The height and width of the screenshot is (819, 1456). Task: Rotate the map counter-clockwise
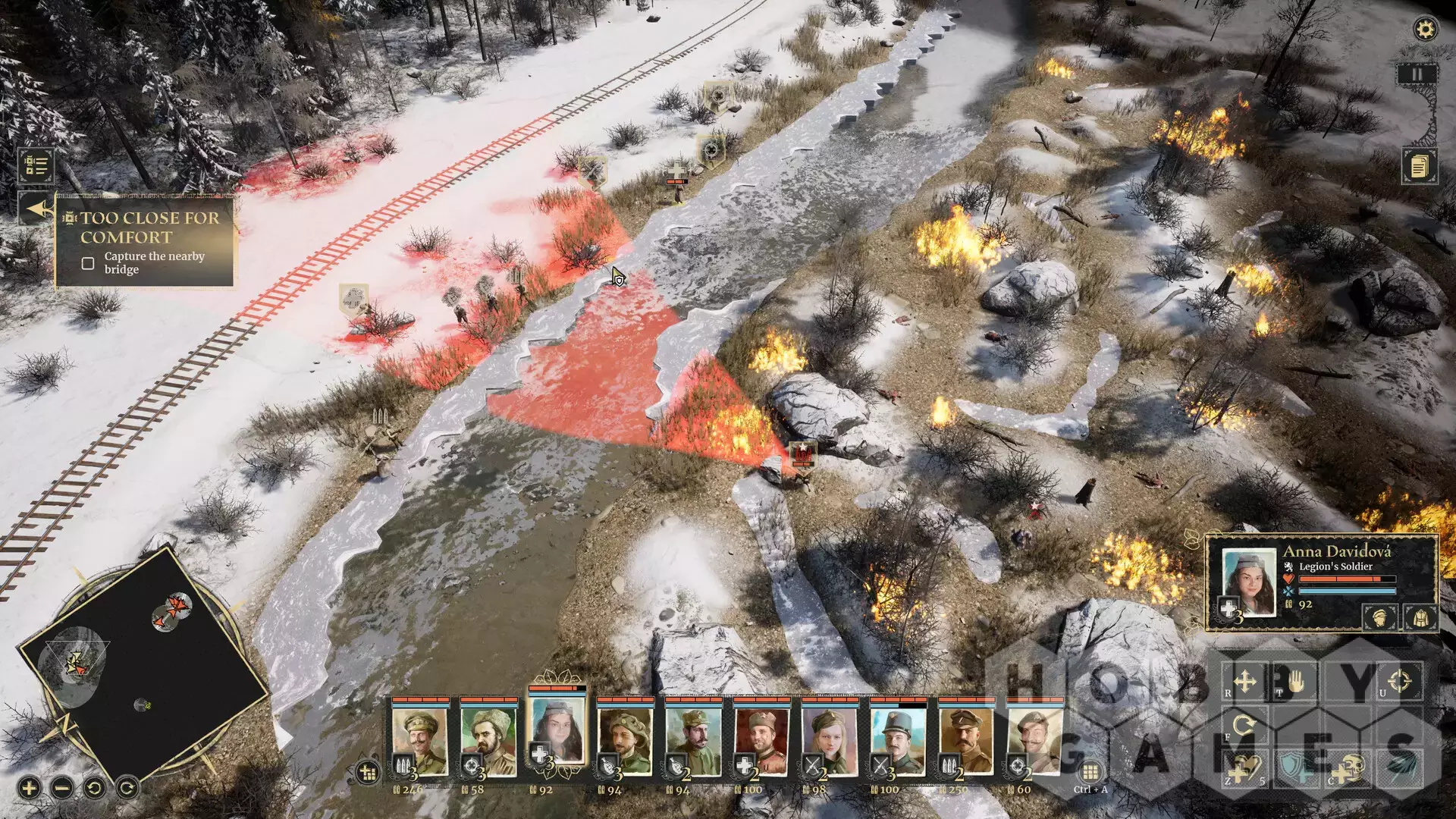click(x=95, y=788)
